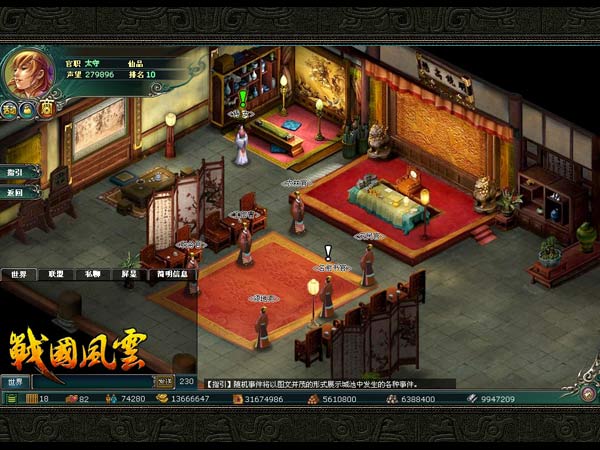
Task: Click the green icon at resource bar start
Action: point(11,398)
